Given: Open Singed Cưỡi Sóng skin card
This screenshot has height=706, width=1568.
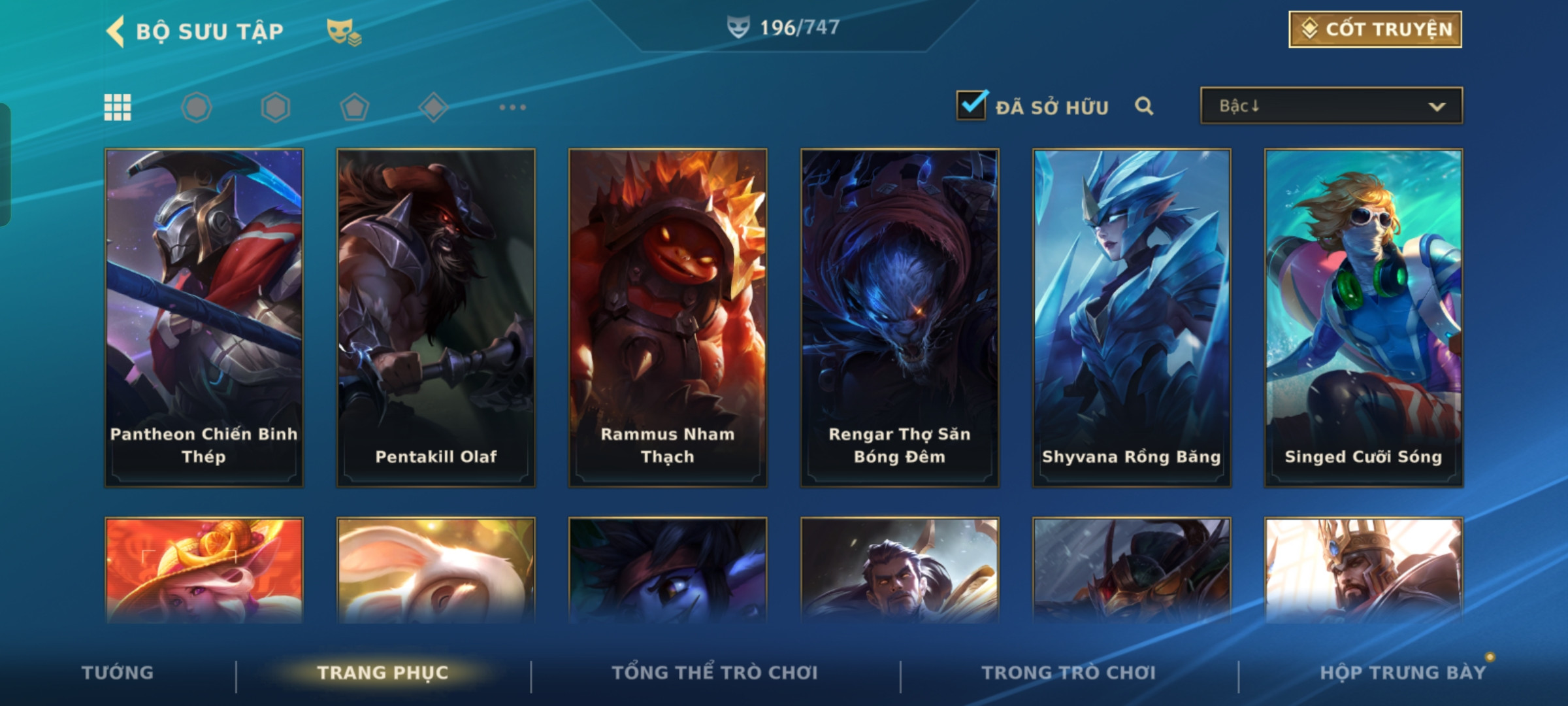Looking at the screenshot, I should 1364,318.
